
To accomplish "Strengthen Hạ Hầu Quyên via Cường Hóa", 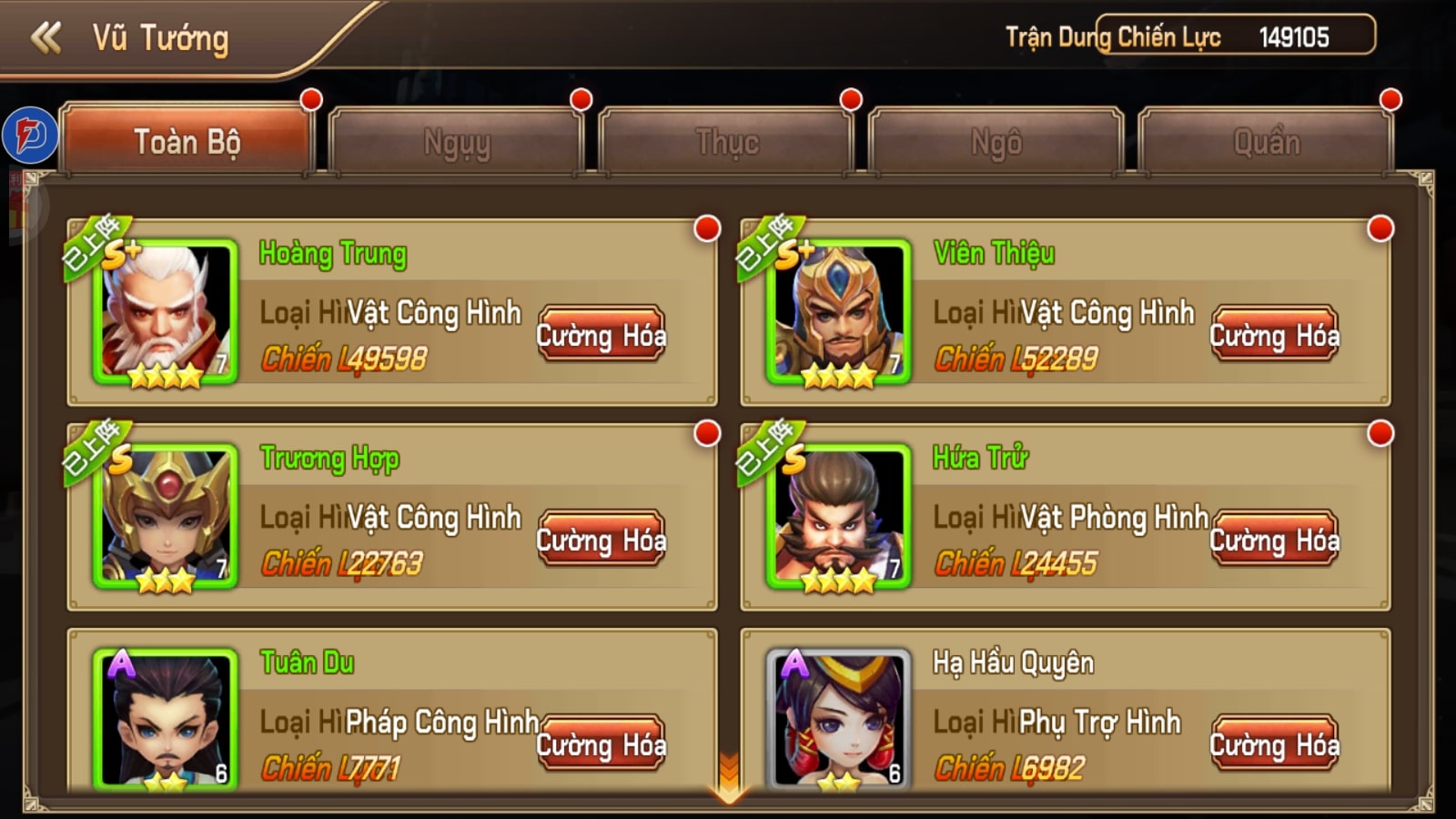I will 1274,744.
